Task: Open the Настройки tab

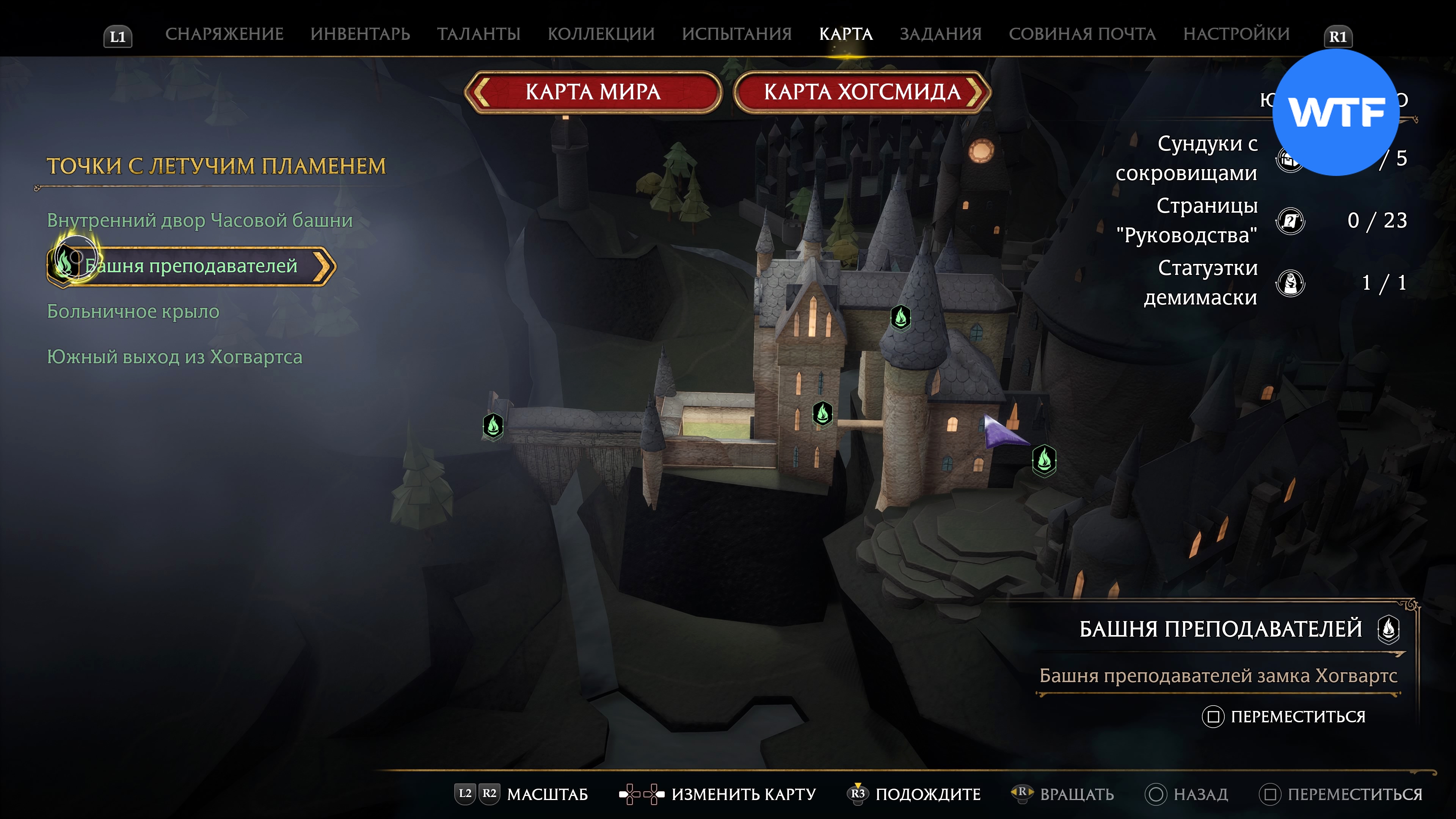Action: pyautogui.click(x=1236, y=34)
